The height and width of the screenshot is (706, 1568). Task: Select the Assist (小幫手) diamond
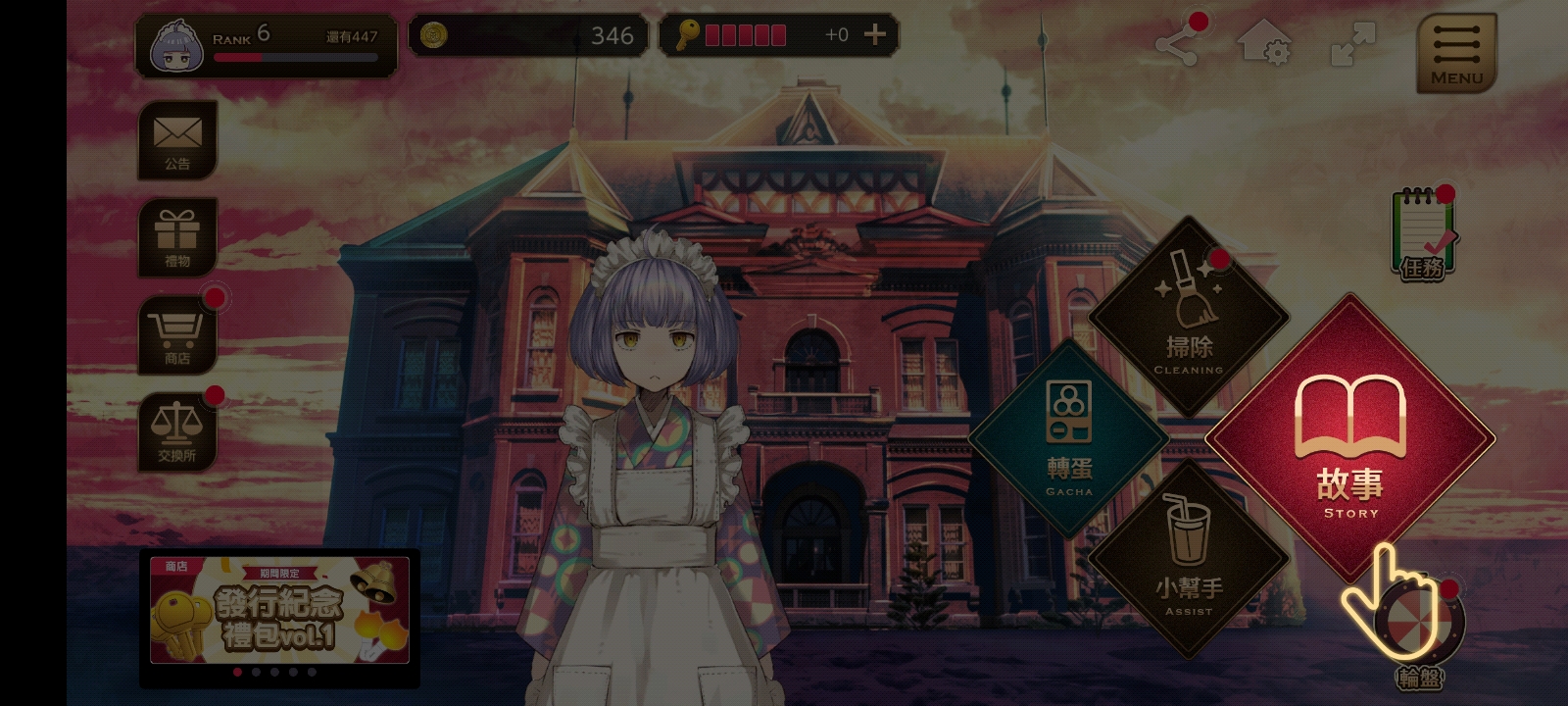pyautogui.click(x=1188, y=559)
